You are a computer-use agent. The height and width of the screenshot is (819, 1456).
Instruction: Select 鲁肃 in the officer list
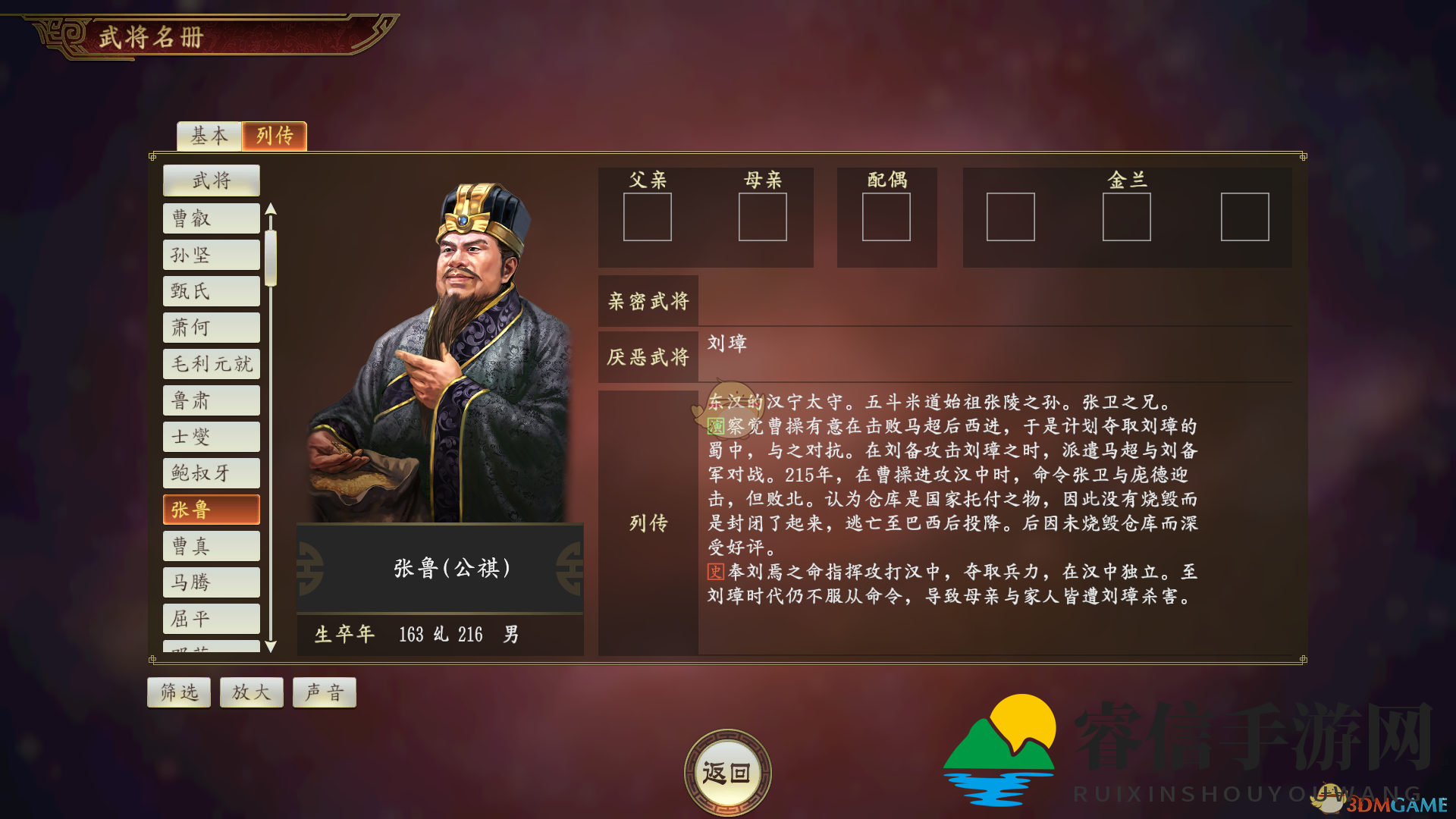[212, 400]
